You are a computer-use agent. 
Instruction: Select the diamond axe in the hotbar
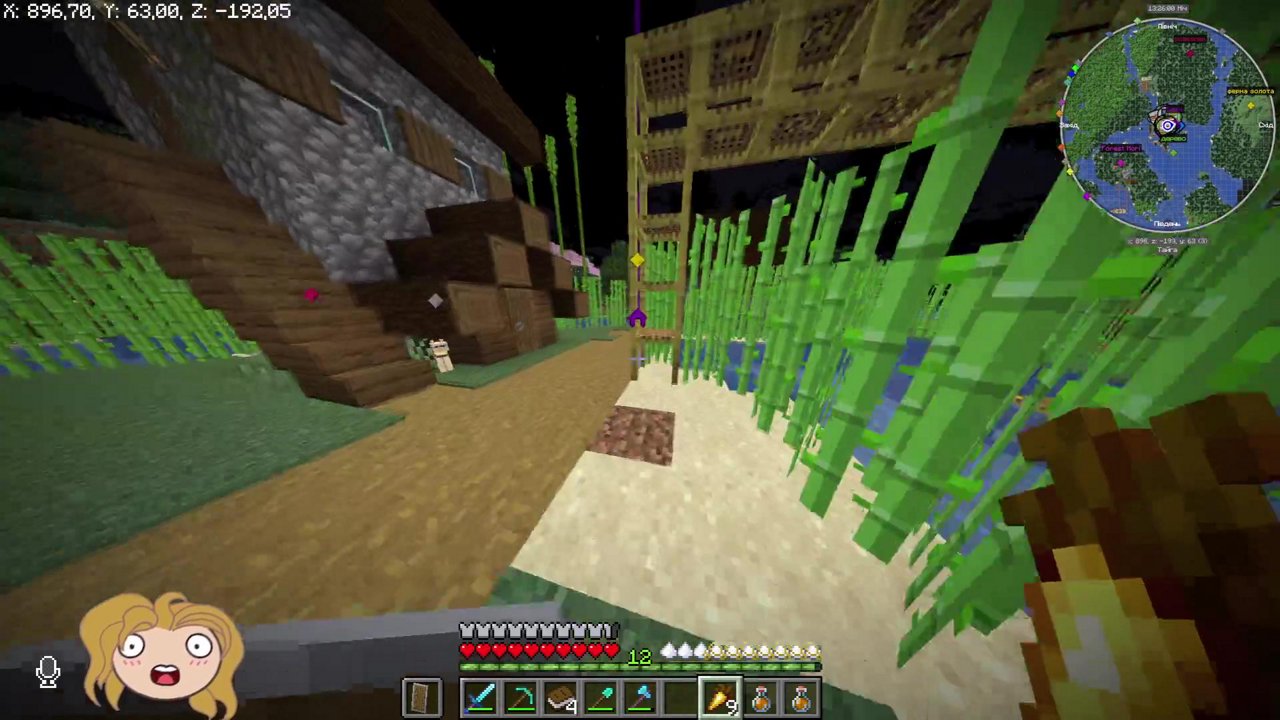tap(641, 697)
